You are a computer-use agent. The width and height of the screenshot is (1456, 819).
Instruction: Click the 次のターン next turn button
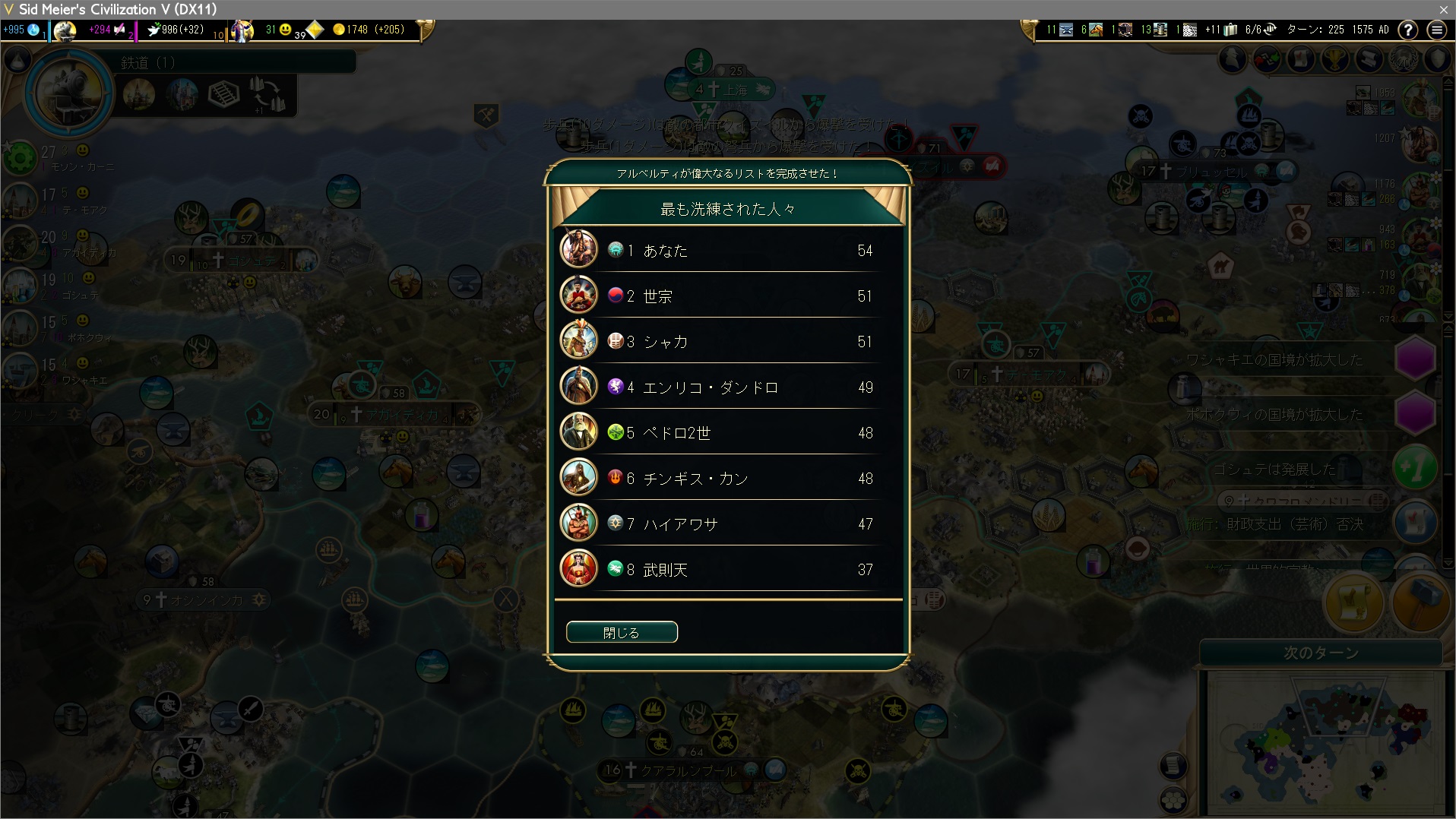(x=1321, y=653)
